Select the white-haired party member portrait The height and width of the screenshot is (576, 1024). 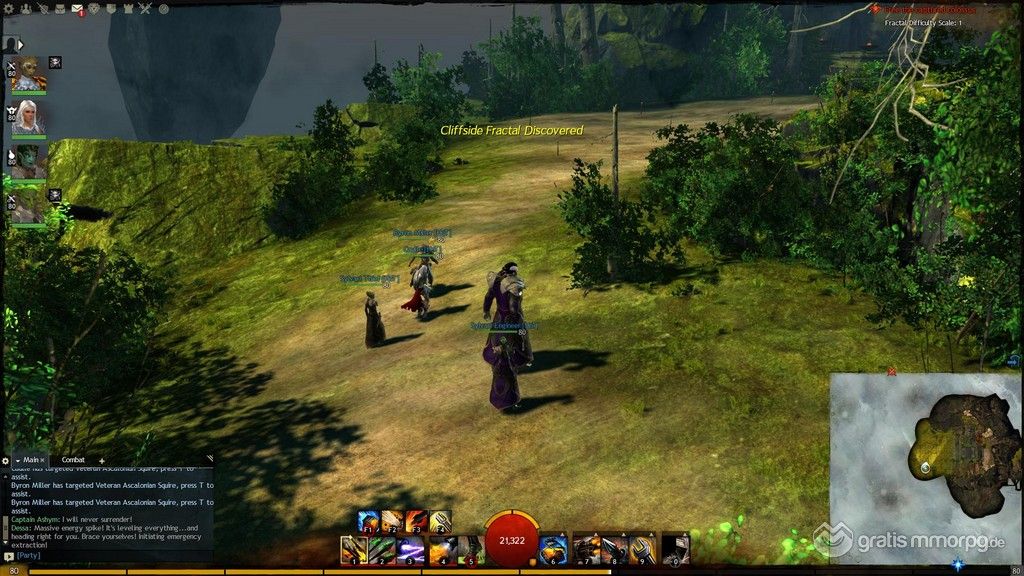pos(28,116)
